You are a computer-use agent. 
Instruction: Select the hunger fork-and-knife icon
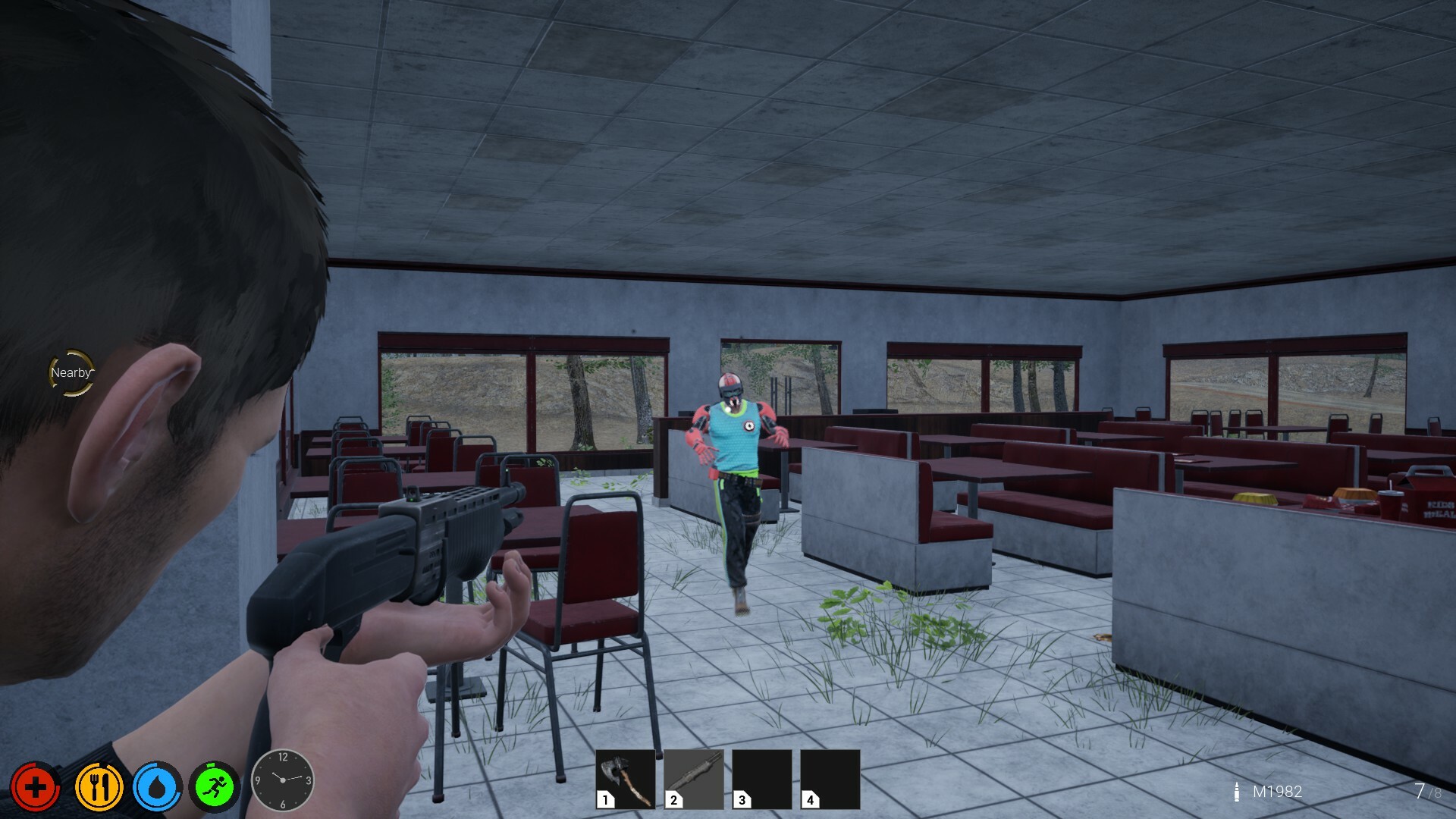[x=99, y=786]
